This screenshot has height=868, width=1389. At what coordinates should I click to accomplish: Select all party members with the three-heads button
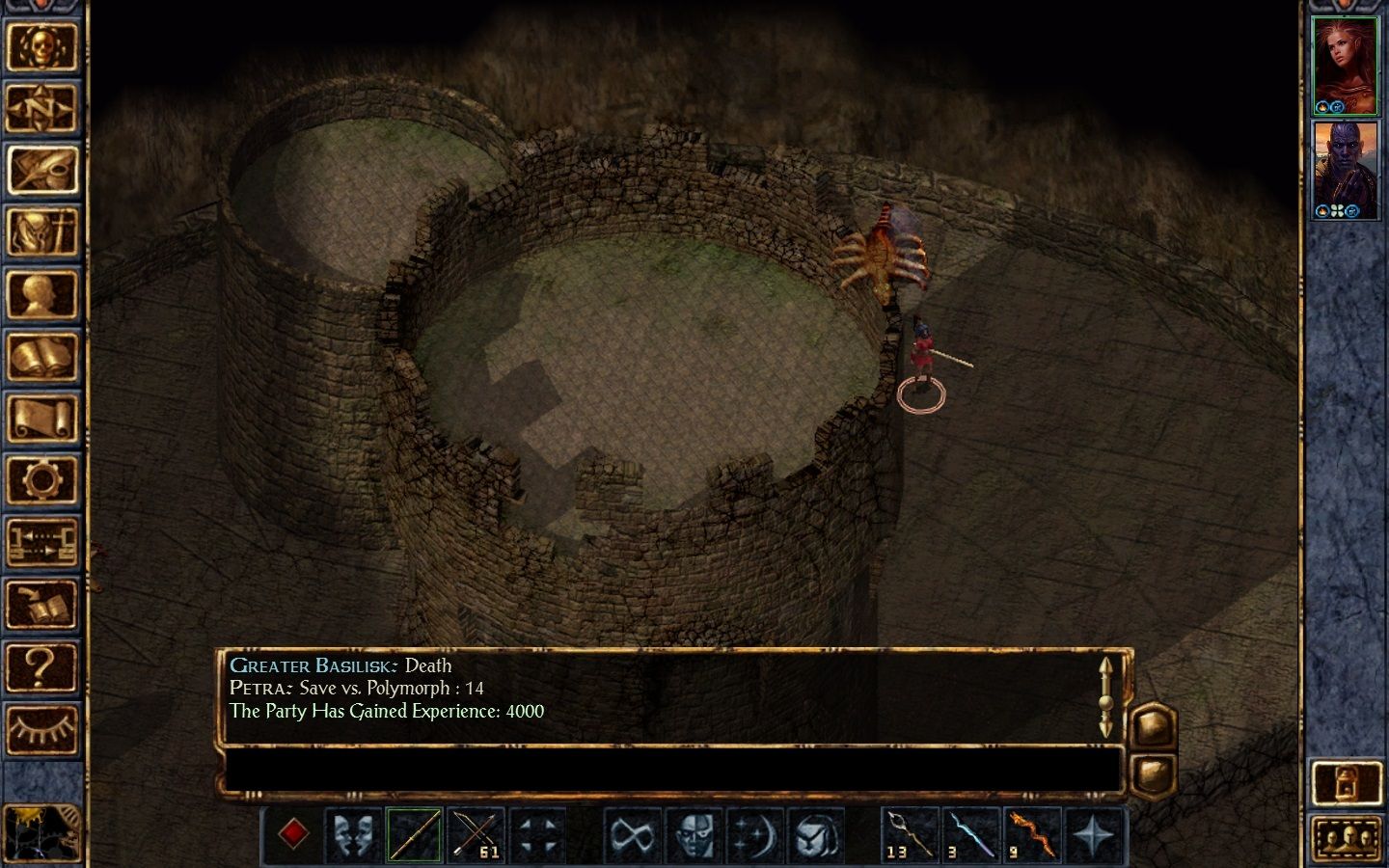coord(1347,838)
